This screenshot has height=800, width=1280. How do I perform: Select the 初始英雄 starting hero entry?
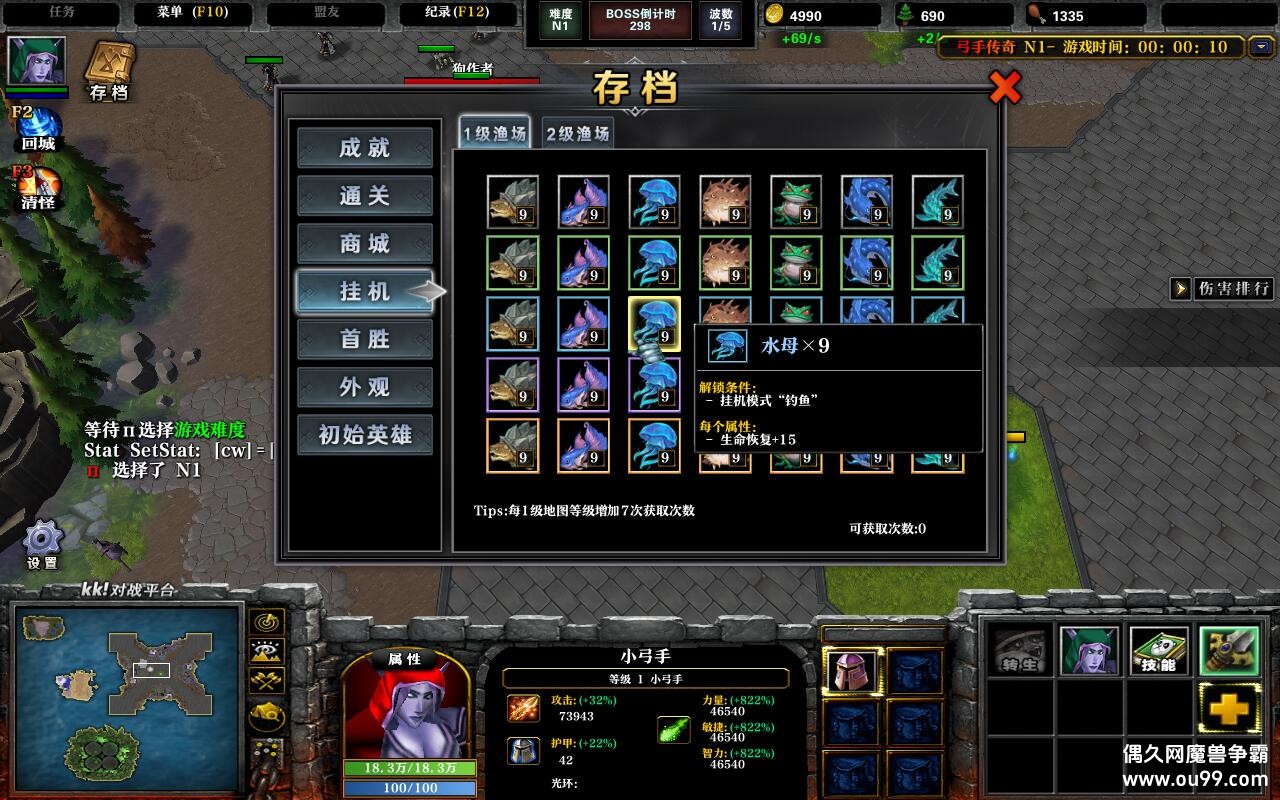click(x=365, y=435)
